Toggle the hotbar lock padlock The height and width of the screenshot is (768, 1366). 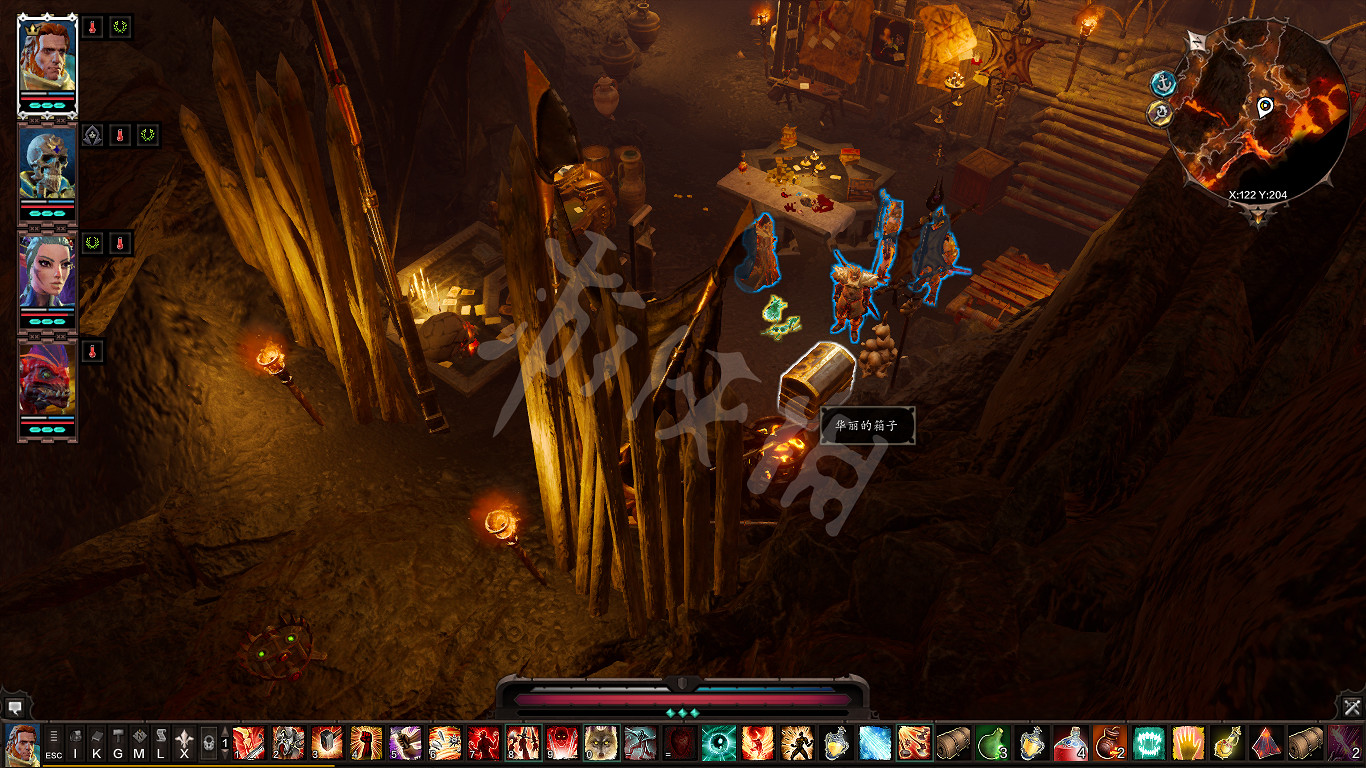click(x=208, y=745)
